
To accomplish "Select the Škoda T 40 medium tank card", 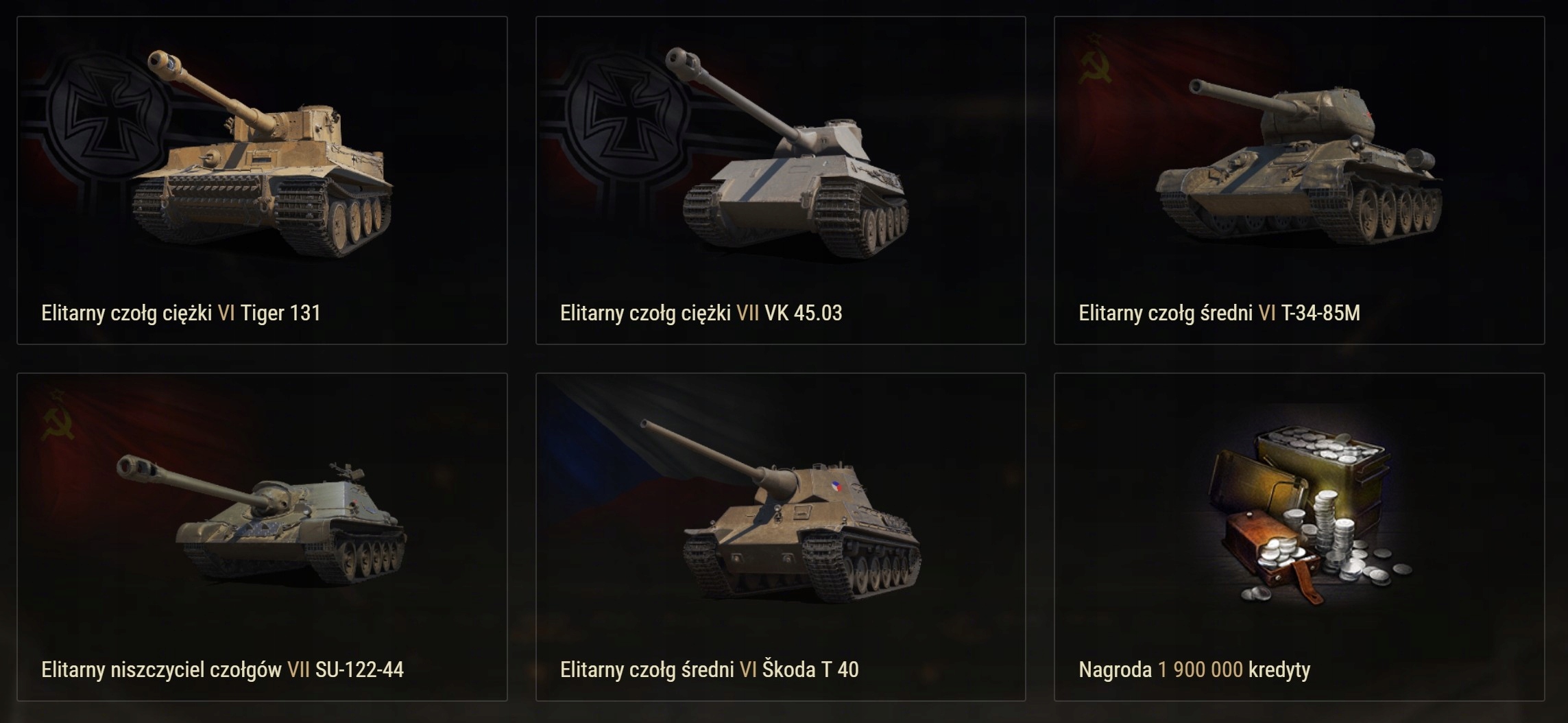I will point(780,536).
